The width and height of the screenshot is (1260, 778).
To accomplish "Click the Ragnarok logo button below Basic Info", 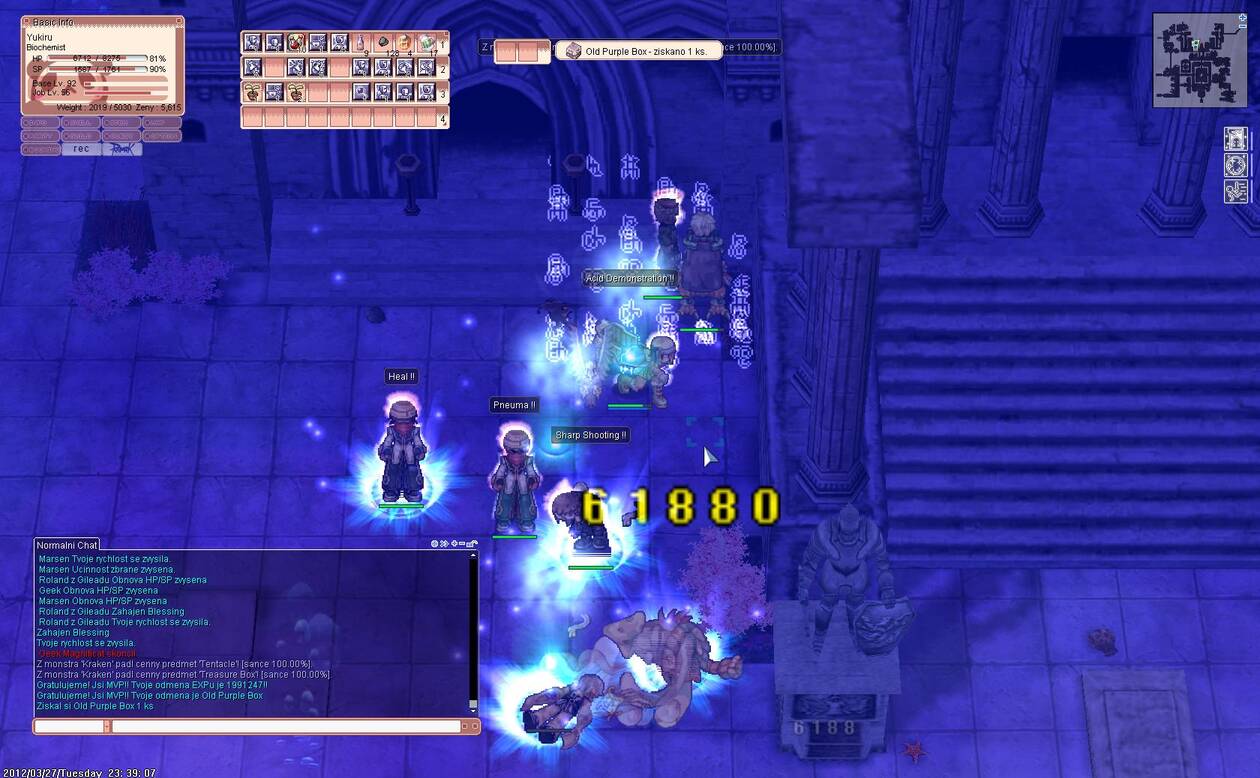I will tap(122, 149).
